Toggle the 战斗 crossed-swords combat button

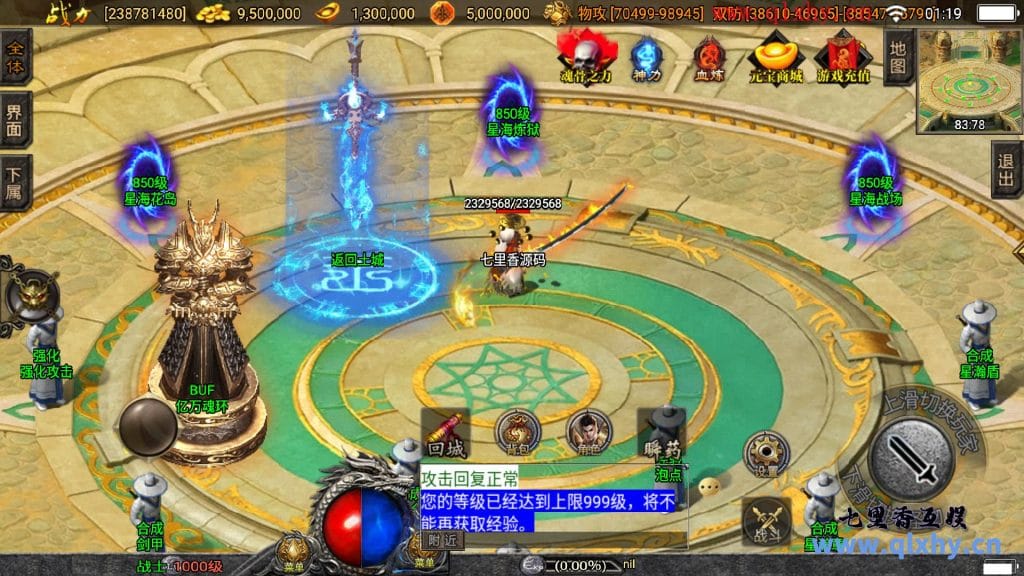[x=766, y=522]
